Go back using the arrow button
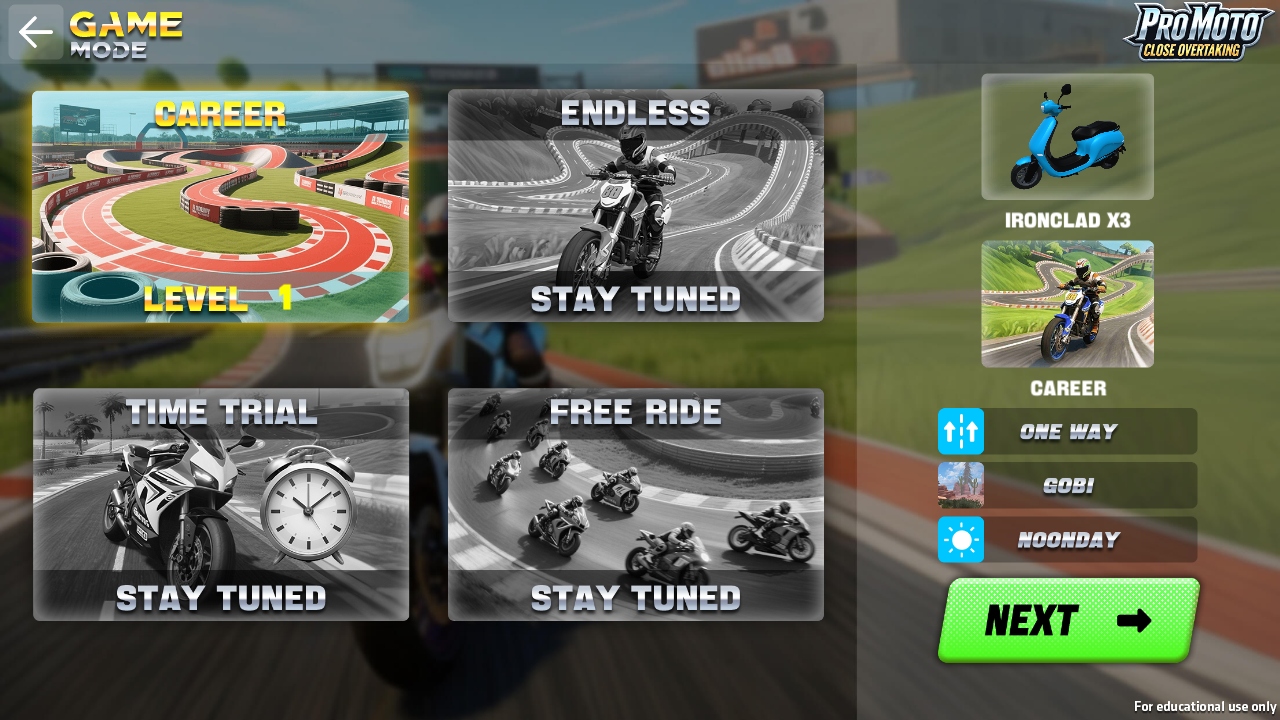The width and height of the screenshot is (1280, 720). pyautogui.click(x=36, y=32)
